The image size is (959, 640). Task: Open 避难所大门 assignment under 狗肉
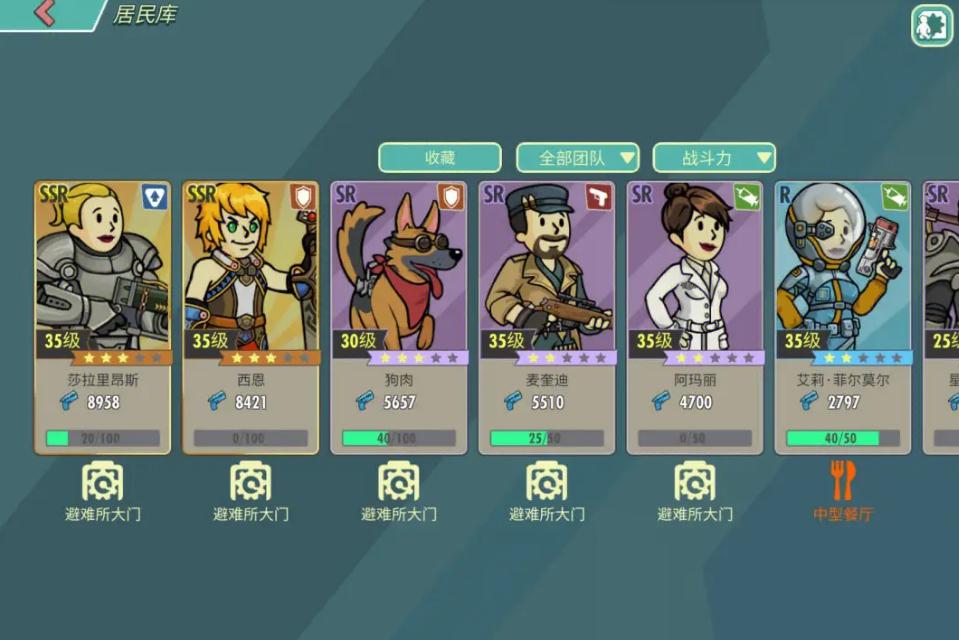click(398, 482)
